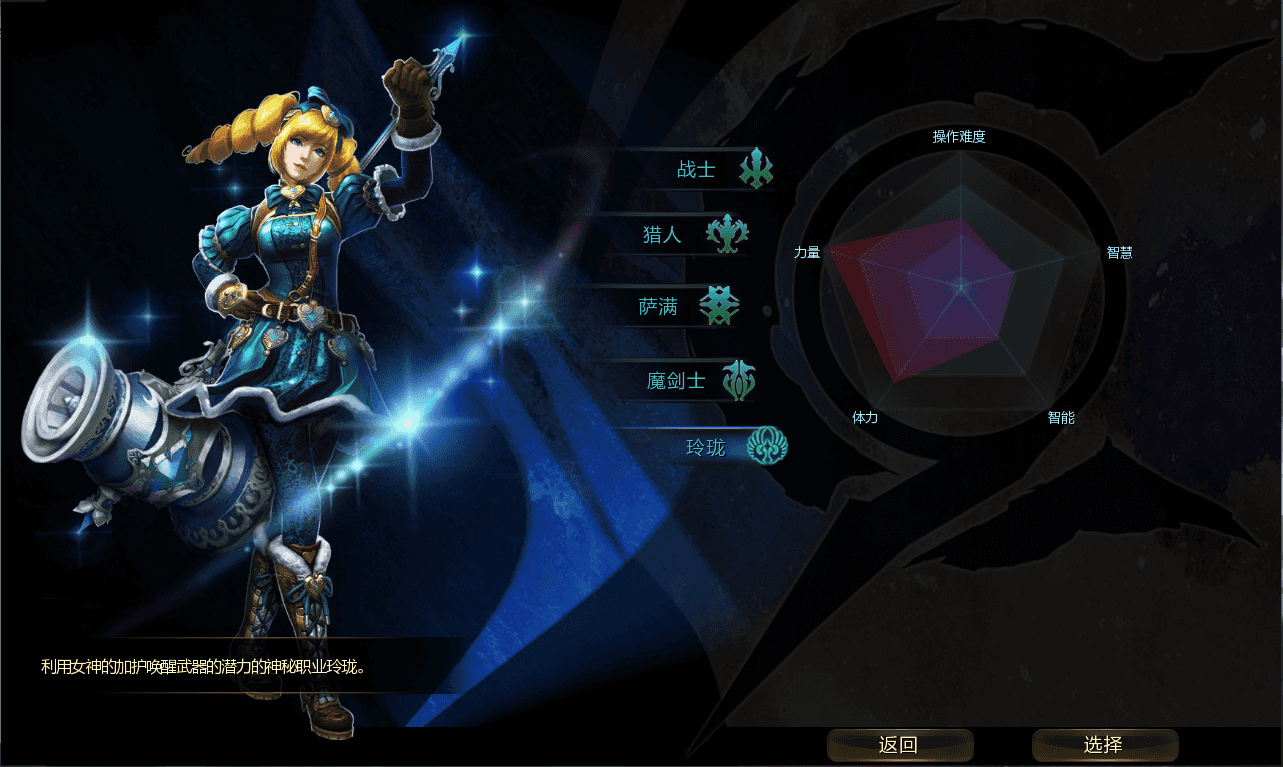Confirm with the 选择 button
Viewport: 1283px width, 767px height.
(x=1104, y=745)
